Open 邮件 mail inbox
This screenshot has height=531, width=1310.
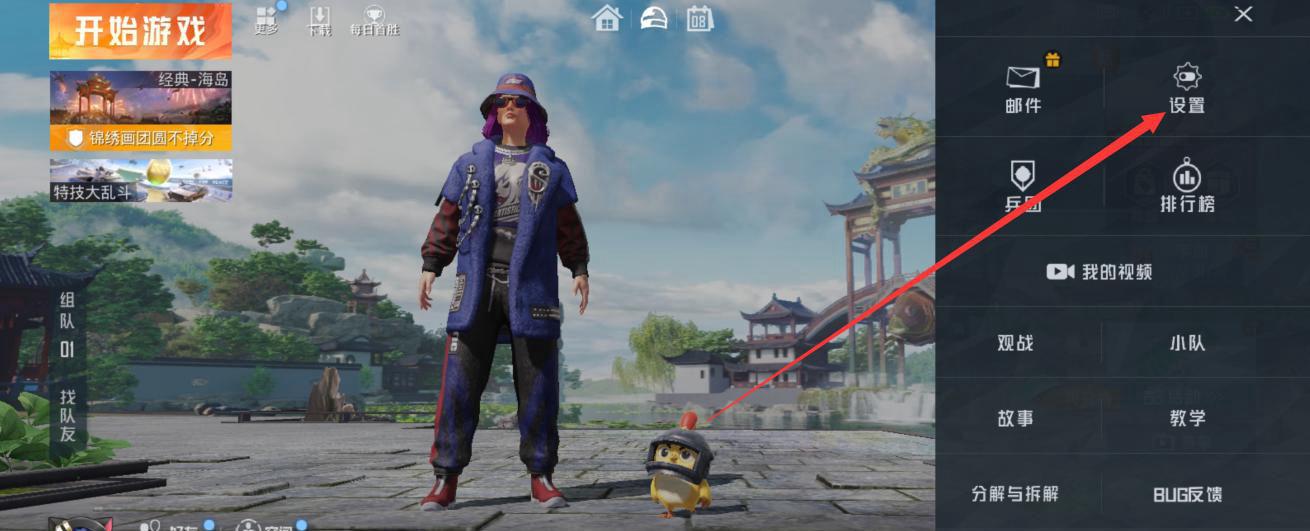tap(1023, 87)
